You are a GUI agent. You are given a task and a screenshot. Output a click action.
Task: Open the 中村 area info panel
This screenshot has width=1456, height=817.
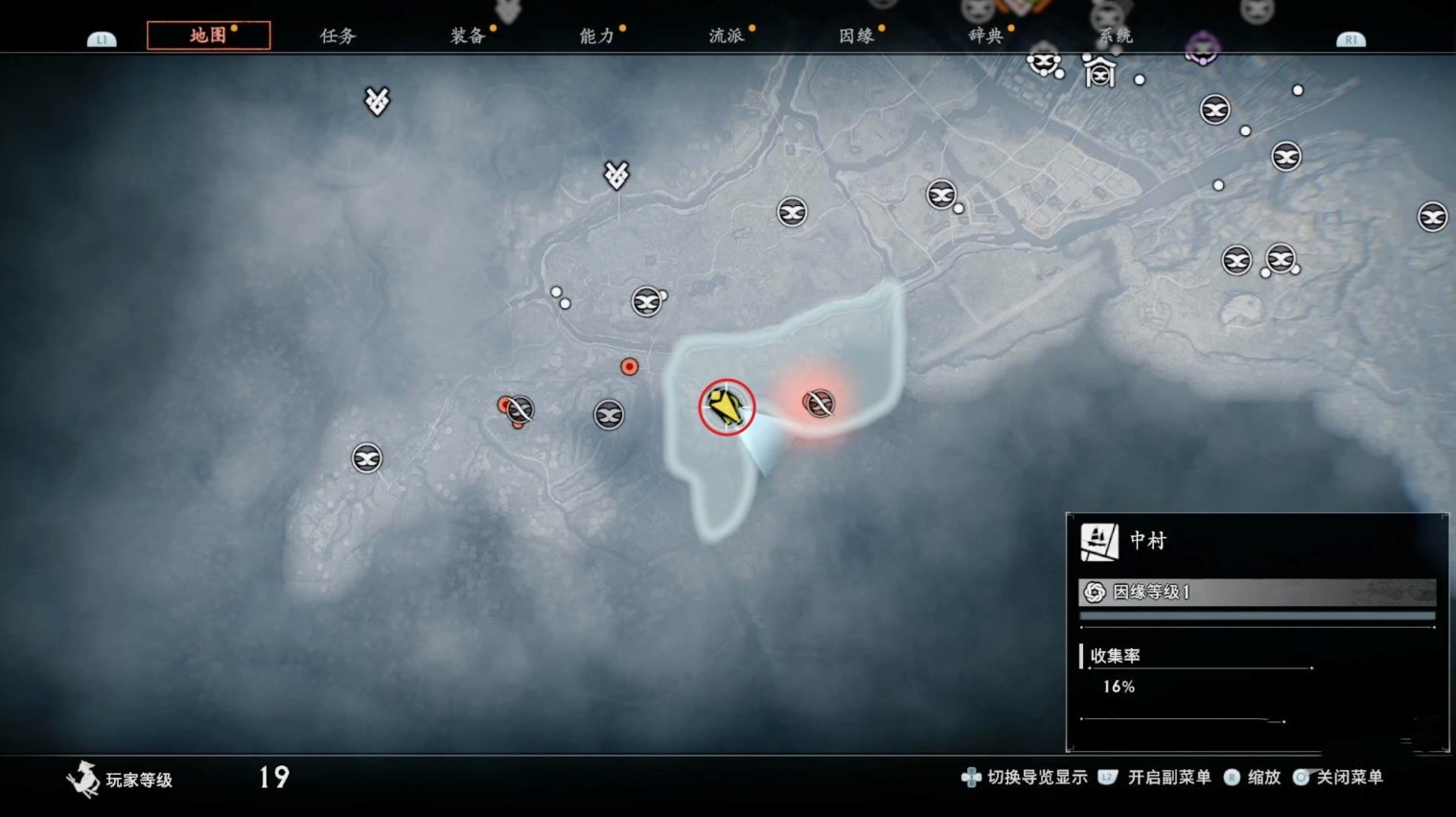[1147, 541]
